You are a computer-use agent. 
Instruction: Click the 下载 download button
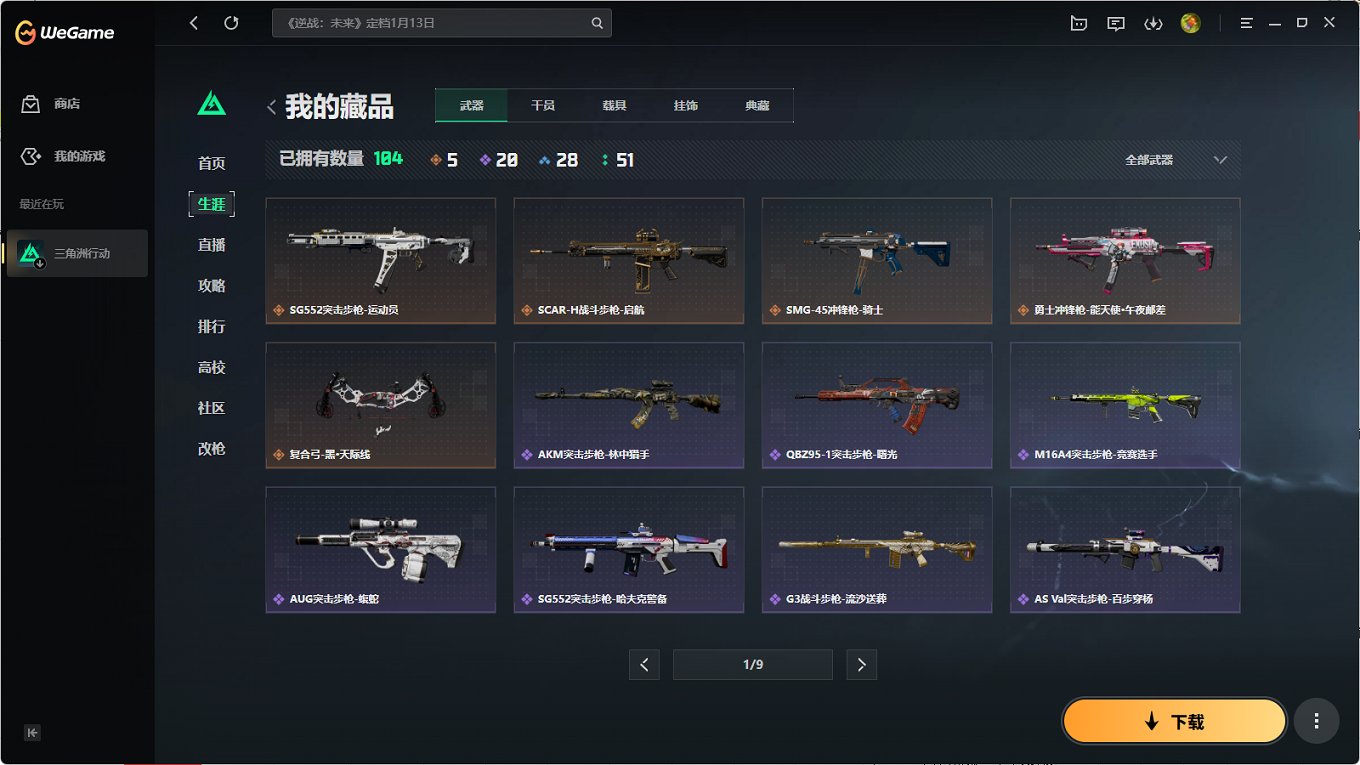(x=1174, y=720)
